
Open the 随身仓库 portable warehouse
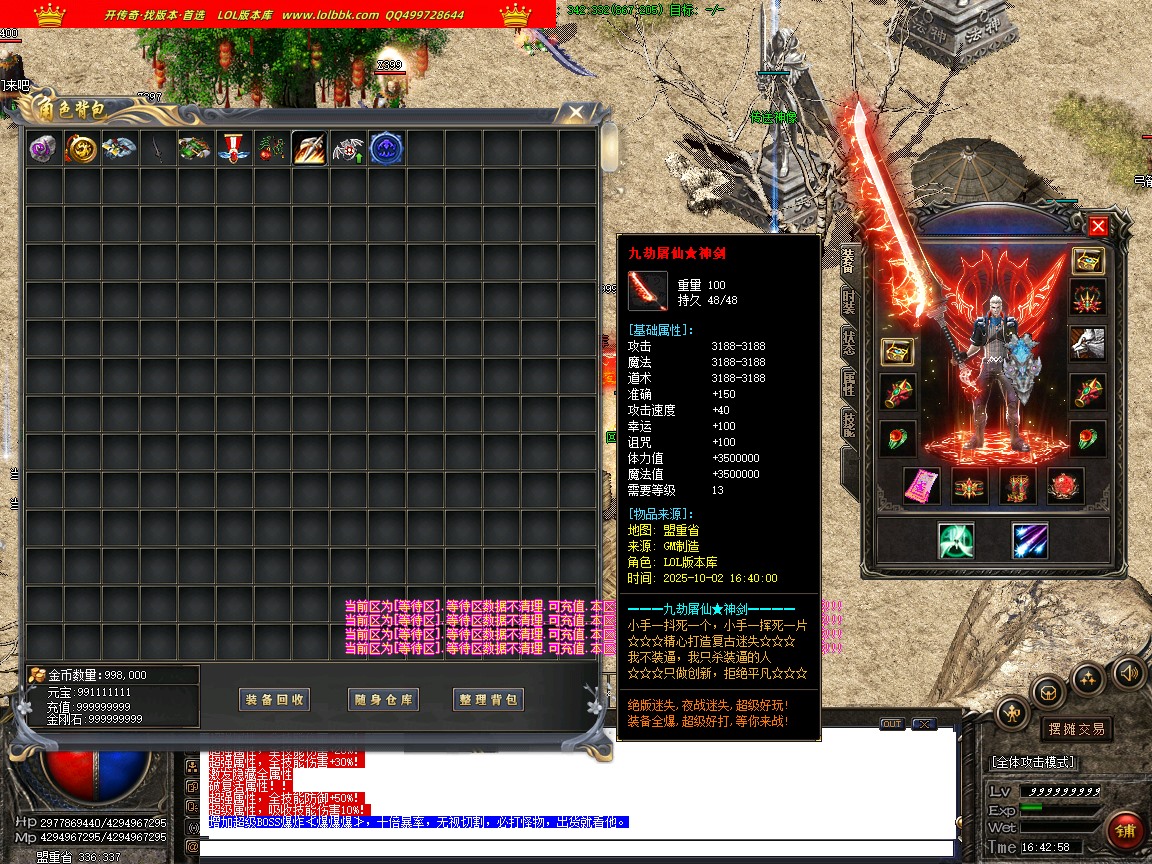[383, 700]
